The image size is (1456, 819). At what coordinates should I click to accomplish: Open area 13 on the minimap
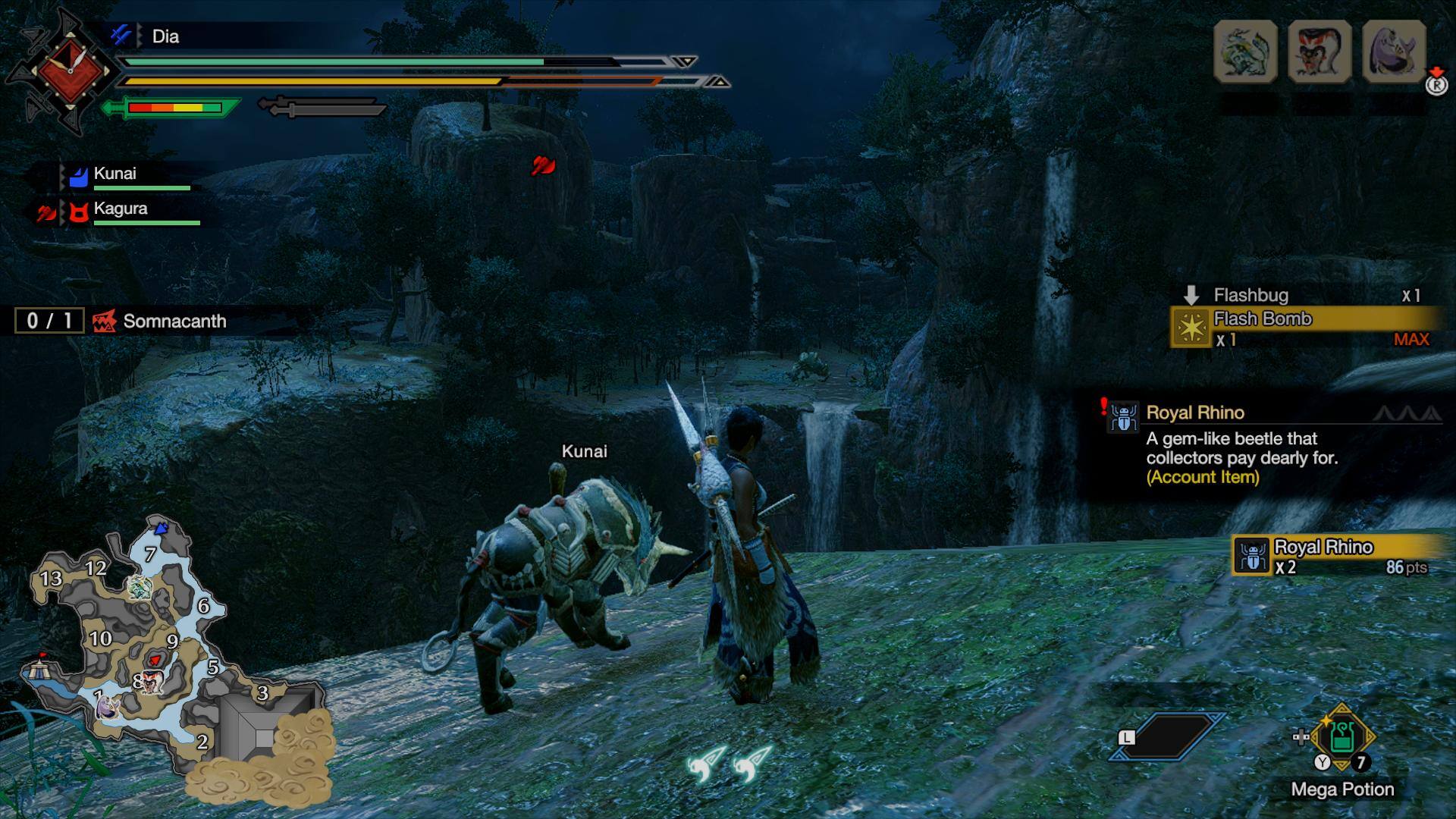tap(51, 579)
